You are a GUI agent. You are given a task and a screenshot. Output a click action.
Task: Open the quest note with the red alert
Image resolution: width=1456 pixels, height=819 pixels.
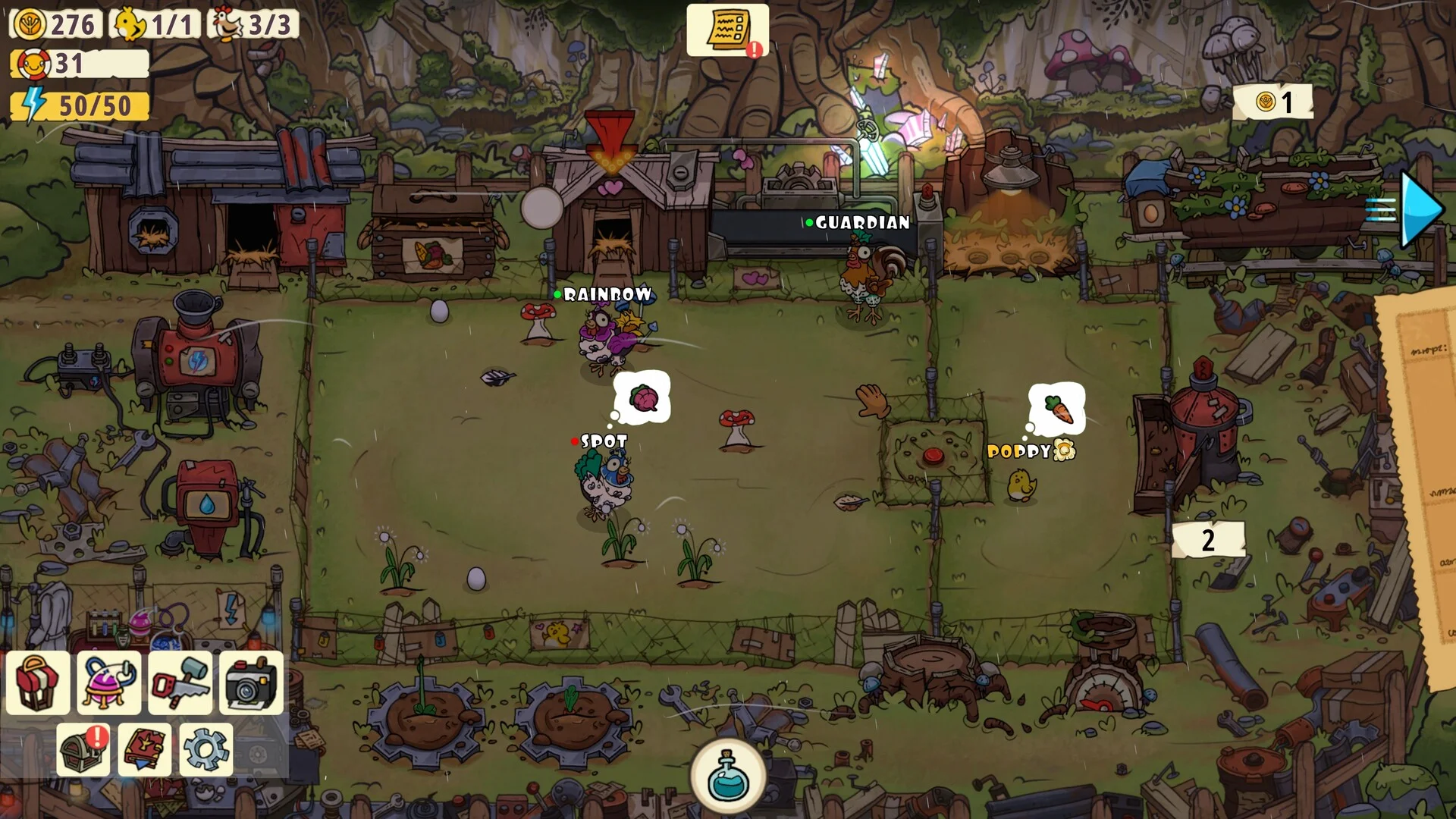point(727,30)
